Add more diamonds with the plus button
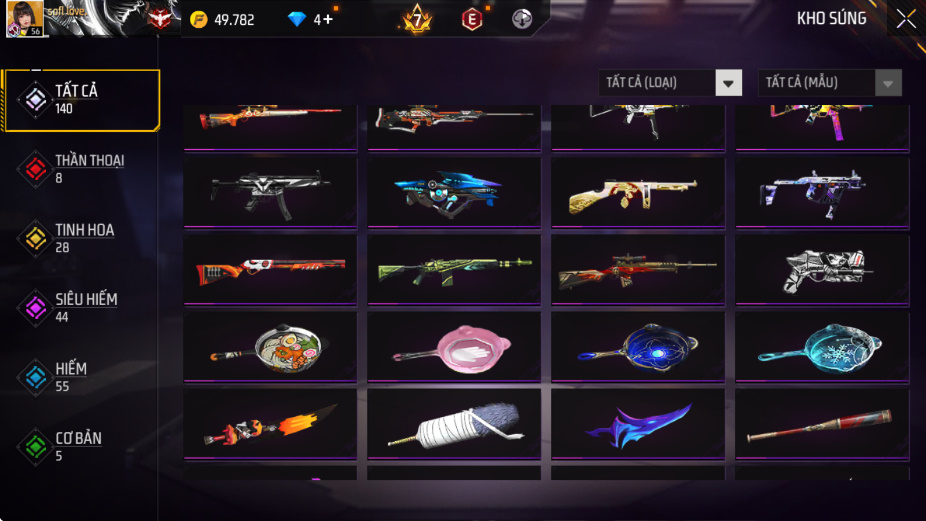 click(328, 19)
